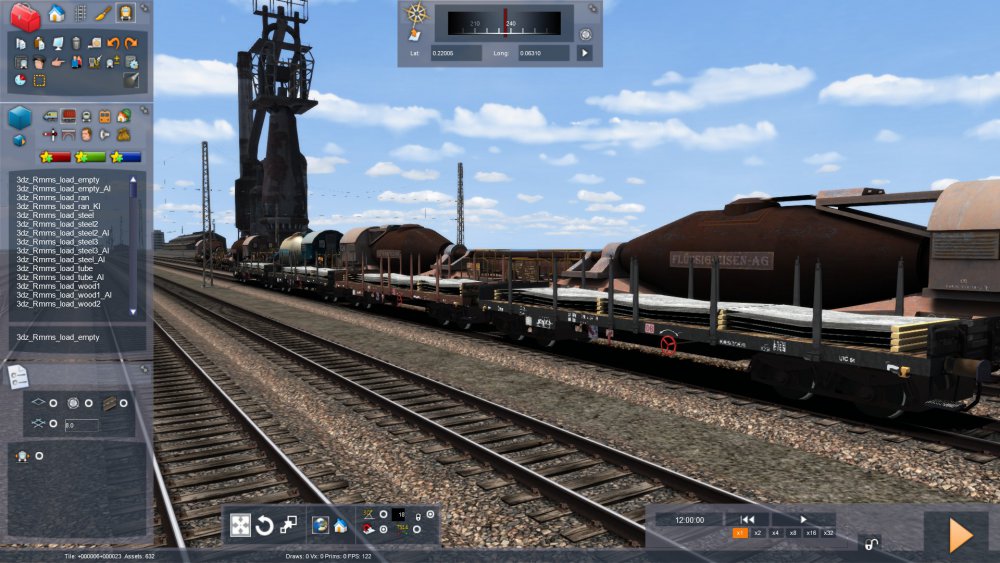The image size is (1000, 563).
Task: Start the scenario with orange play button
Action: point(960,536)
